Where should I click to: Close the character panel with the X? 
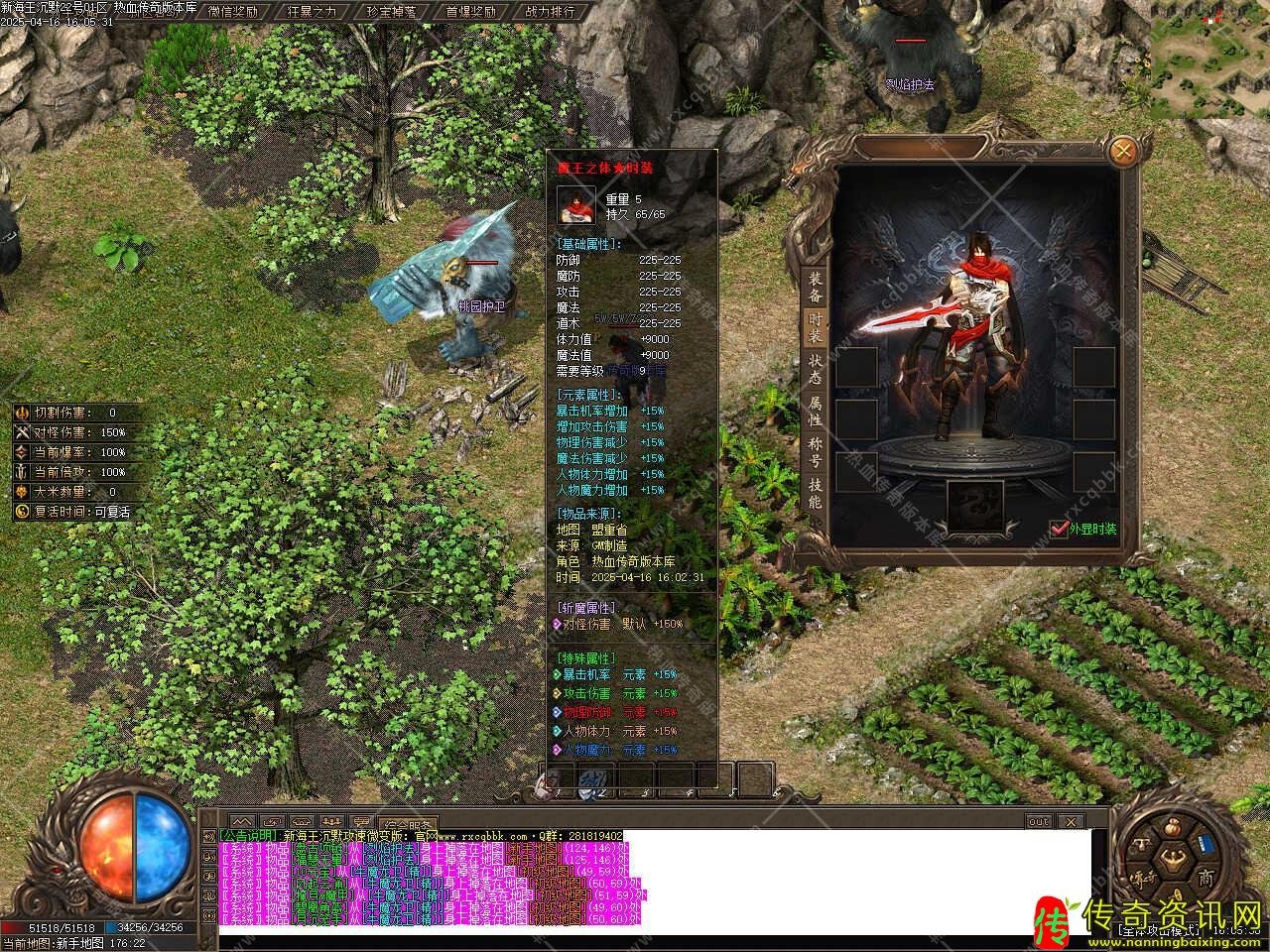(1123, 152)
